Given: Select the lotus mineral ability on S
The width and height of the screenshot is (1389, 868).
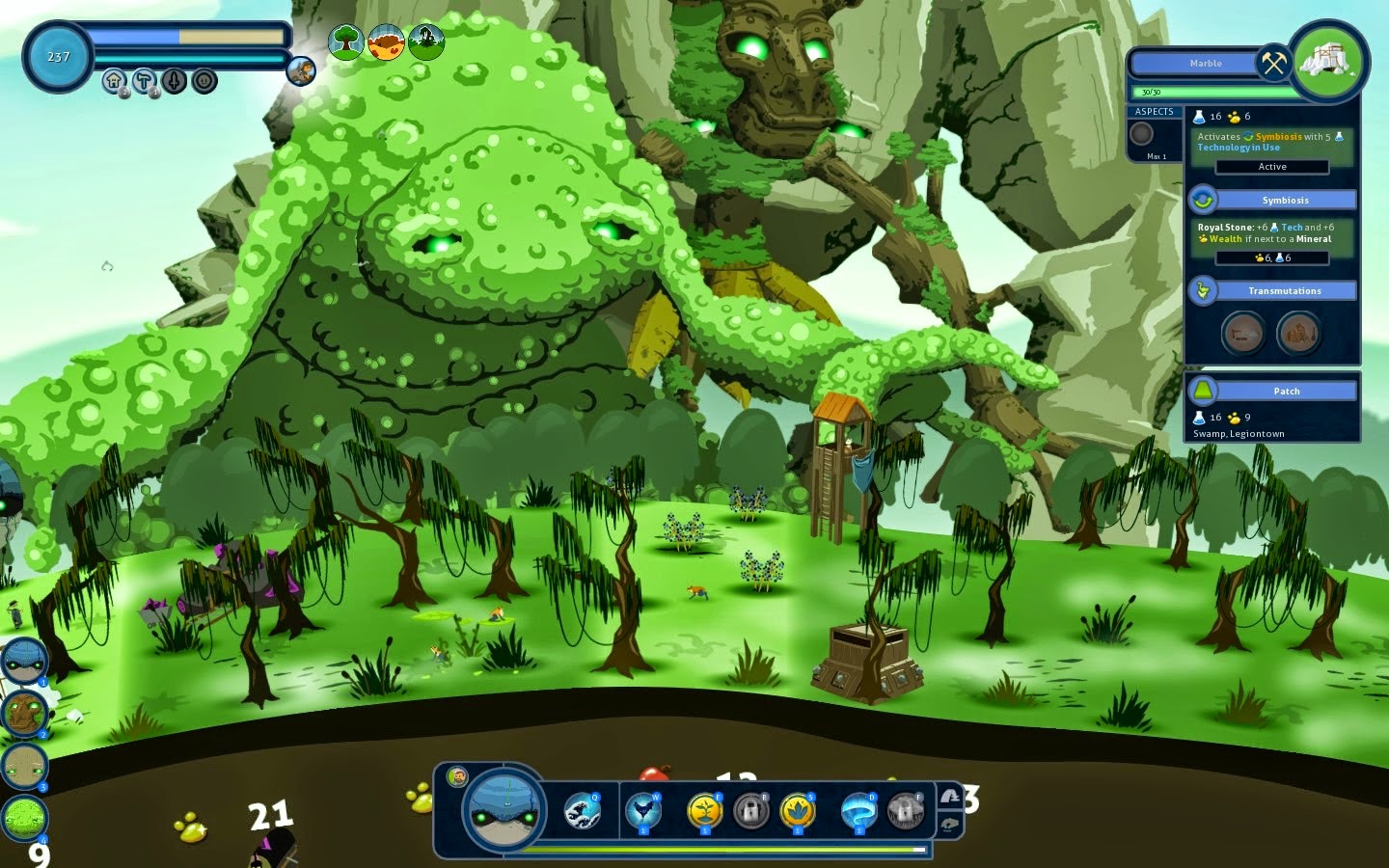Looking at the screenshot, I should tap(796, 809).
